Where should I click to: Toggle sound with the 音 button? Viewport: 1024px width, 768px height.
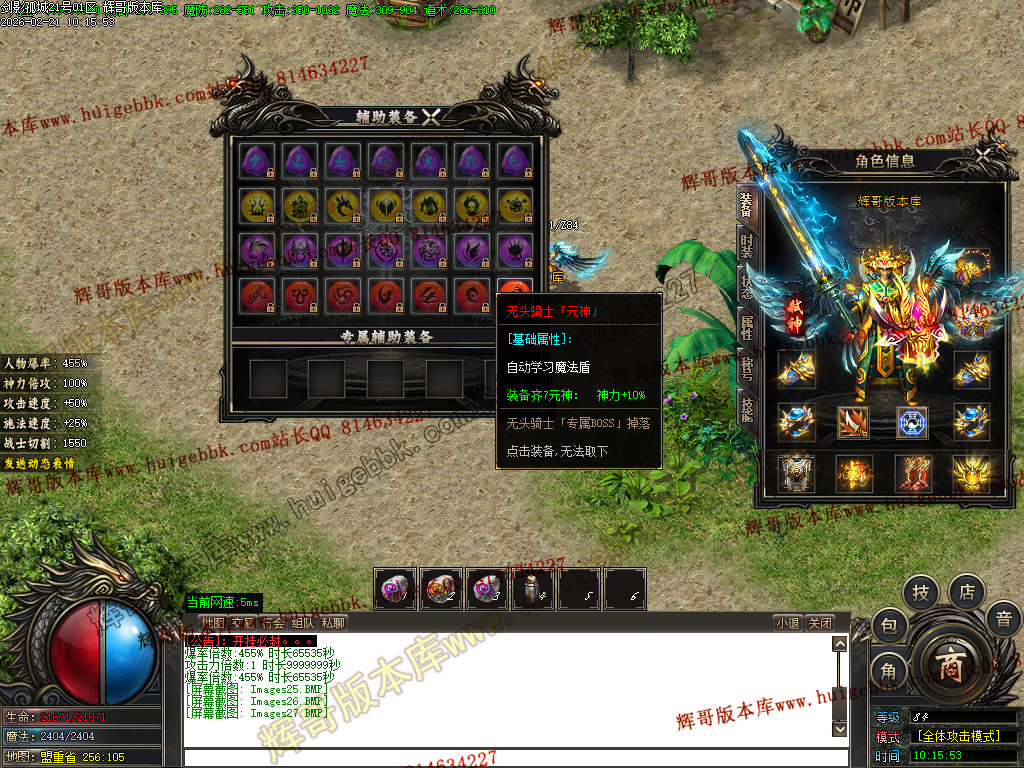tap(1003, 619)
